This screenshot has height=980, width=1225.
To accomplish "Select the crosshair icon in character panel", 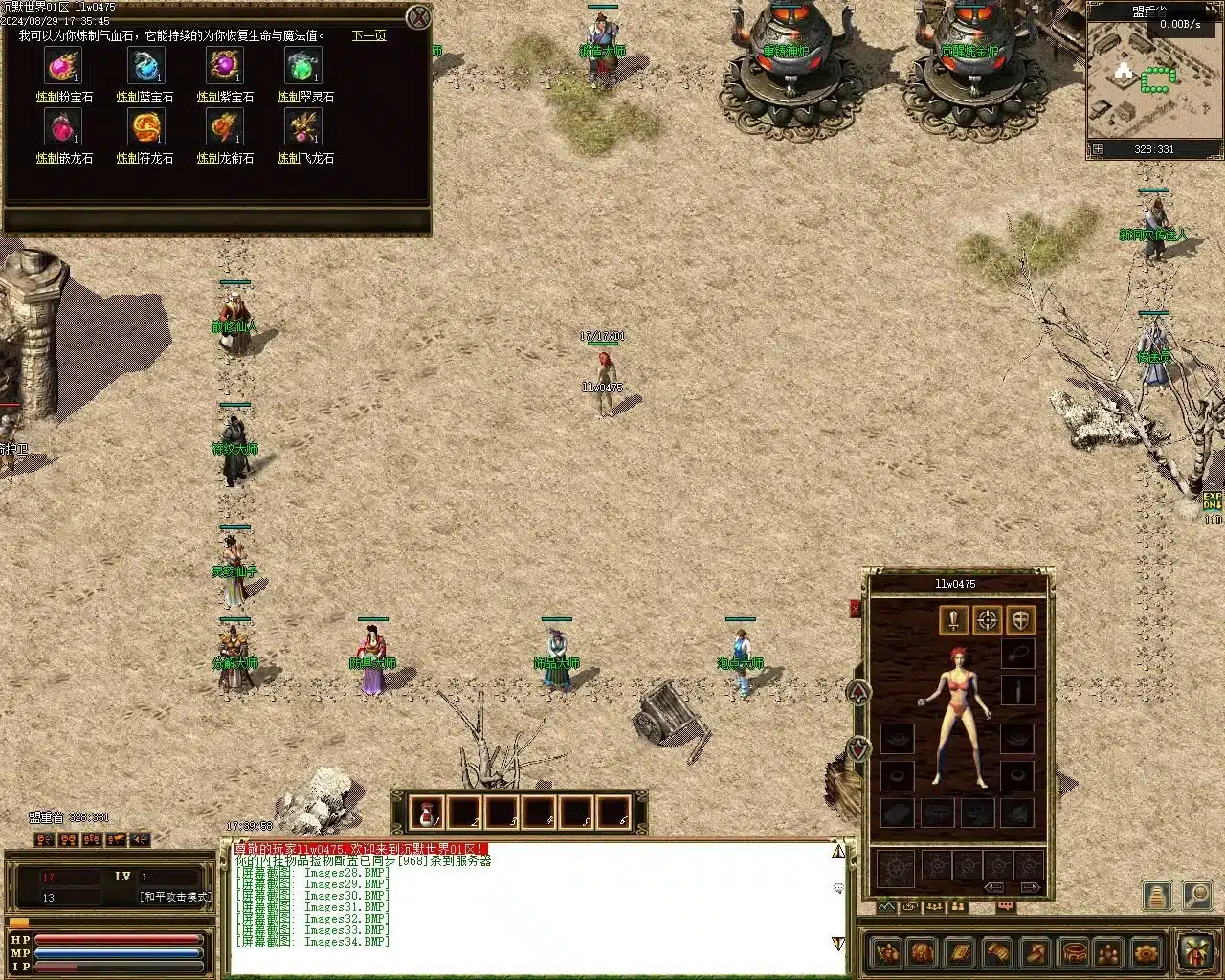I will coord(988,620).
